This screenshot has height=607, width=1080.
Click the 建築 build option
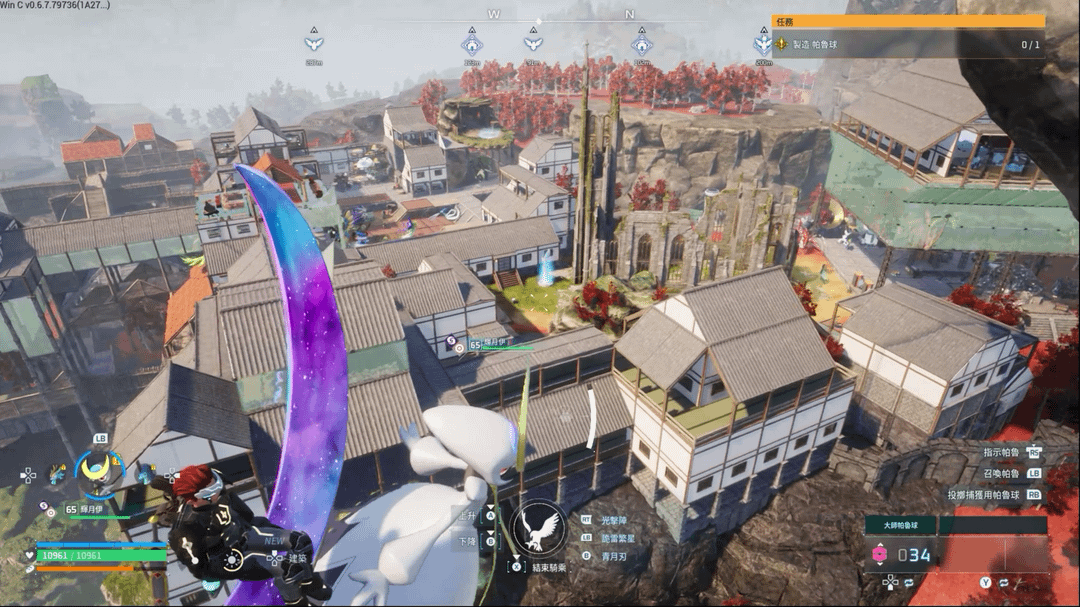click(x=297, y=557)
